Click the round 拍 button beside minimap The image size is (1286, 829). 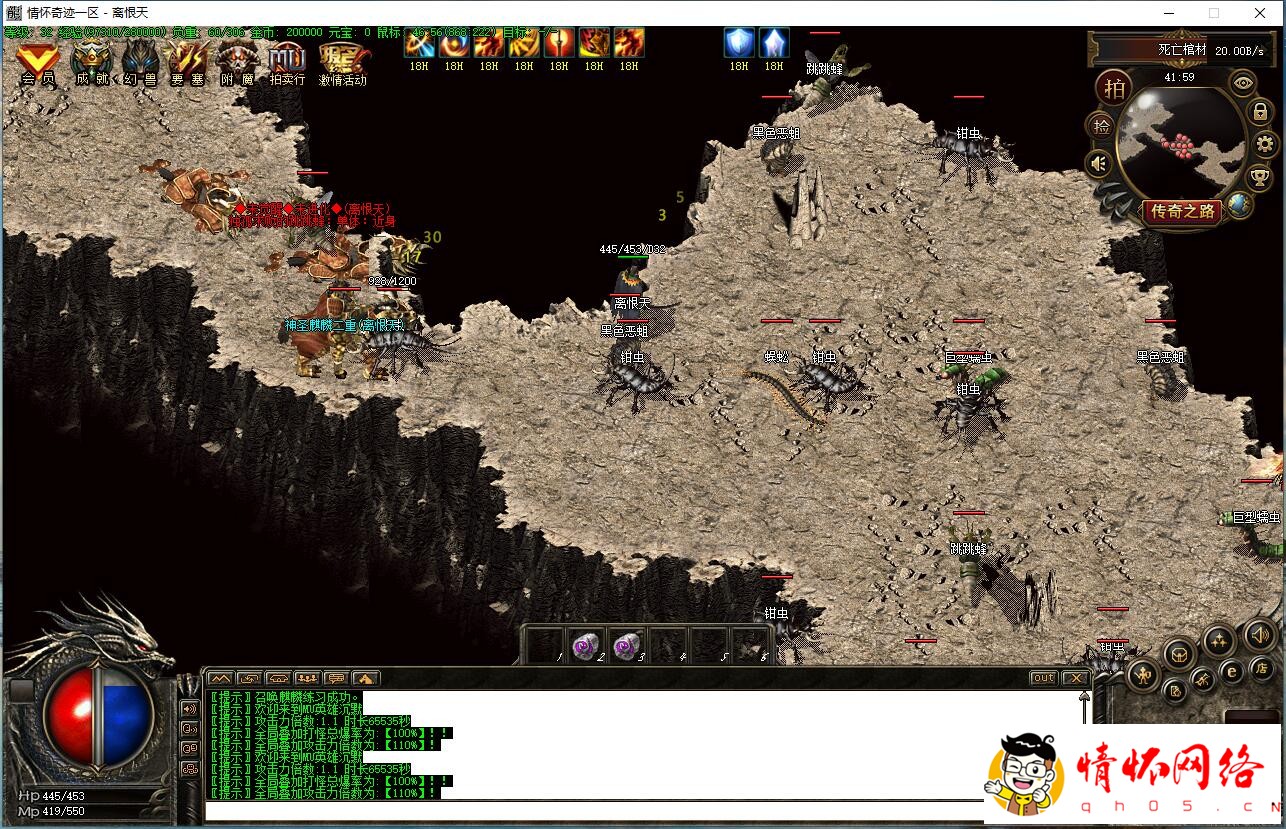tap(1113, 88)
